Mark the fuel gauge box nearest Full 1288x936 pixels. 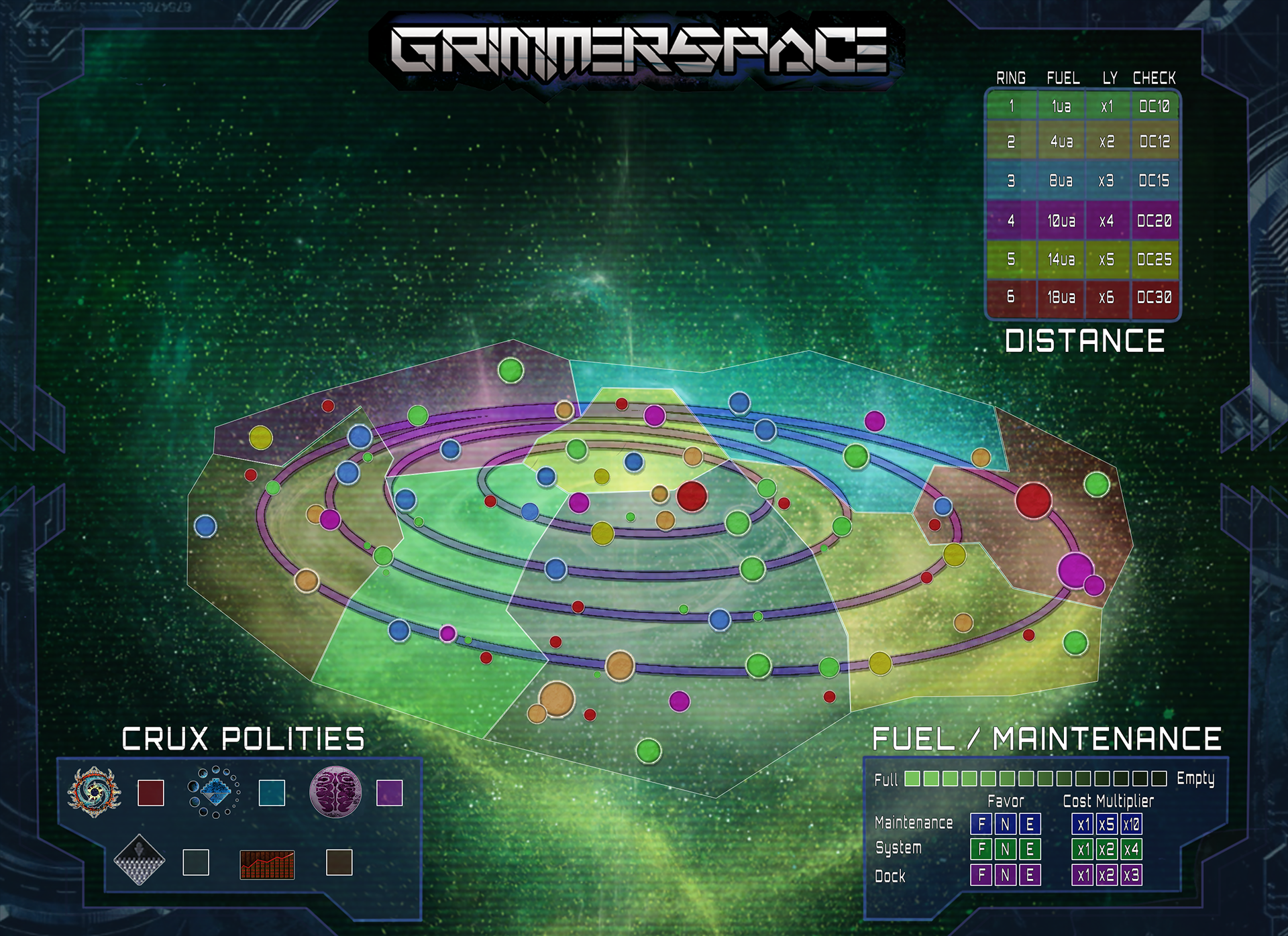(x=912, y=778)
